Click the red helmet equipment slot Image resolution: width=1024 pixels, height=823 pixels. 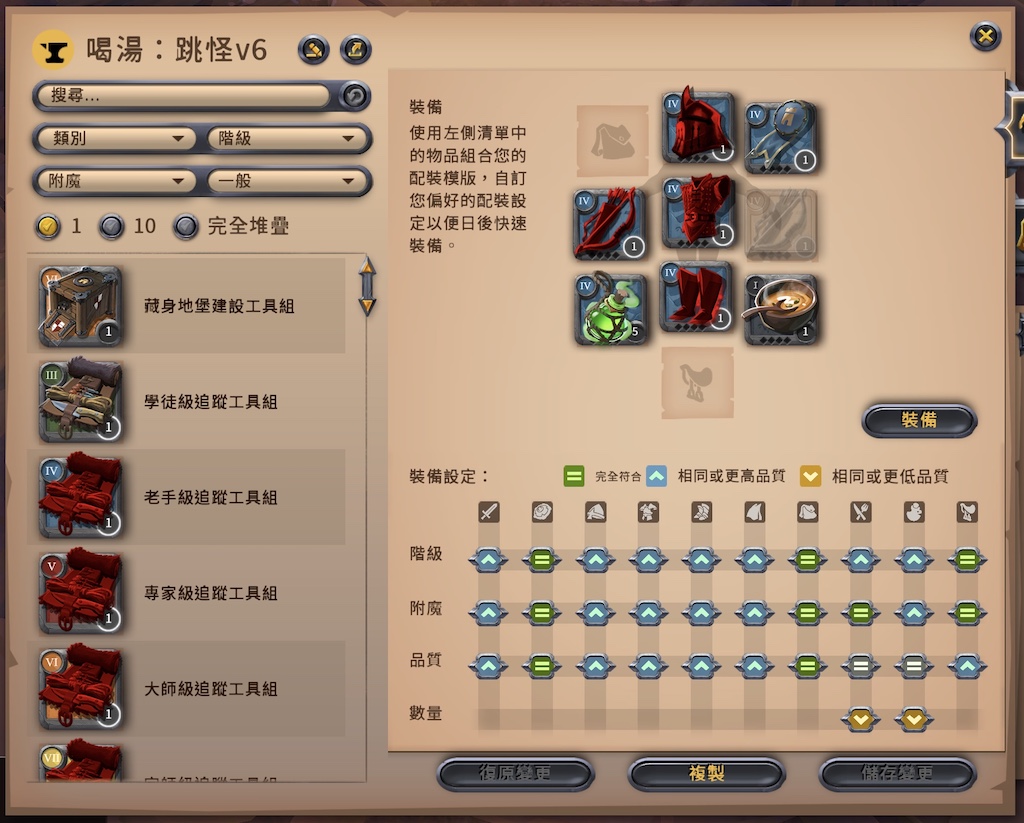click(698, 128)
